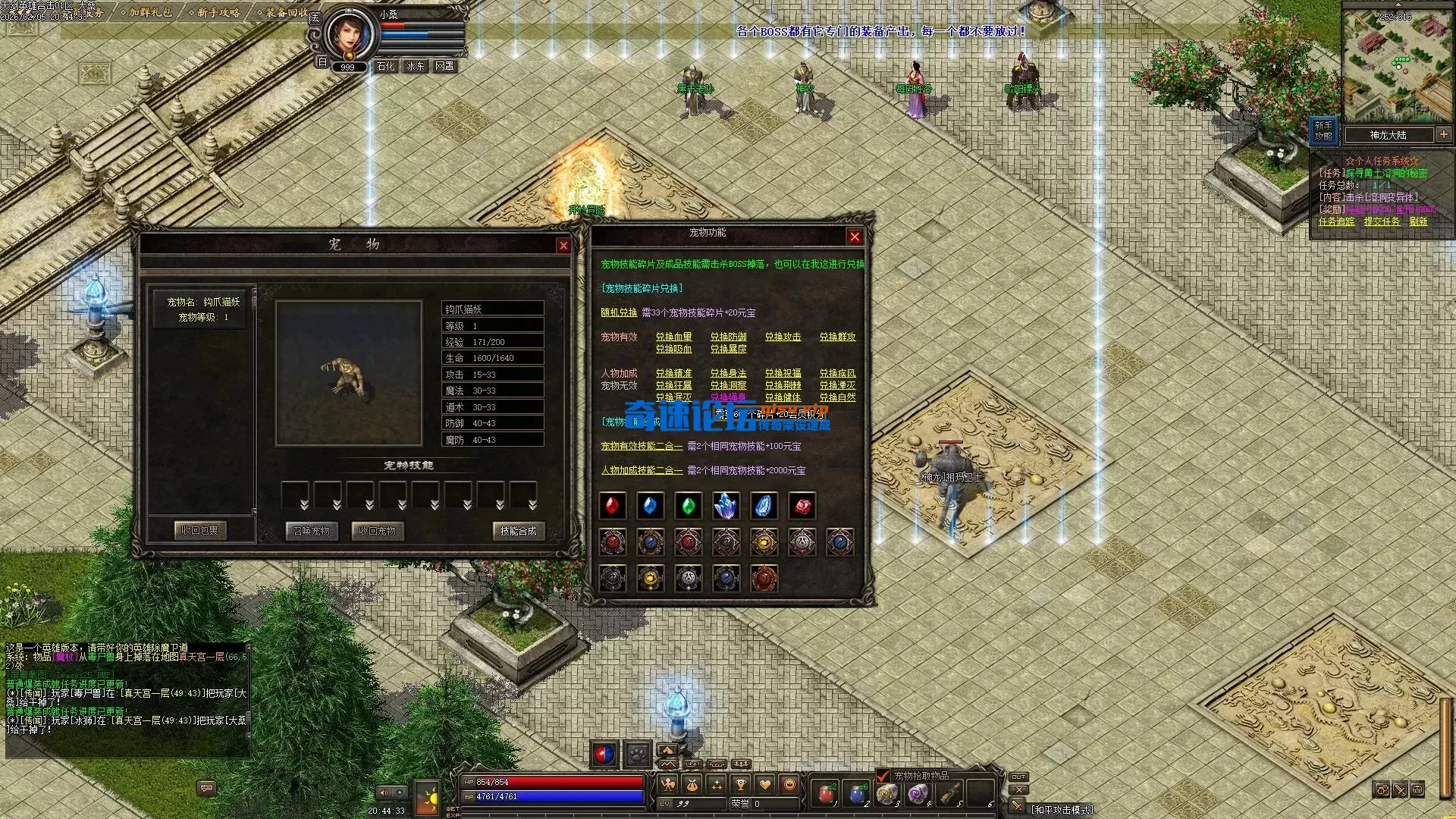This screenshot has height=819, width=1456.
Task: Select the 兑换群攻 exchange link
Action: point(837,337)
